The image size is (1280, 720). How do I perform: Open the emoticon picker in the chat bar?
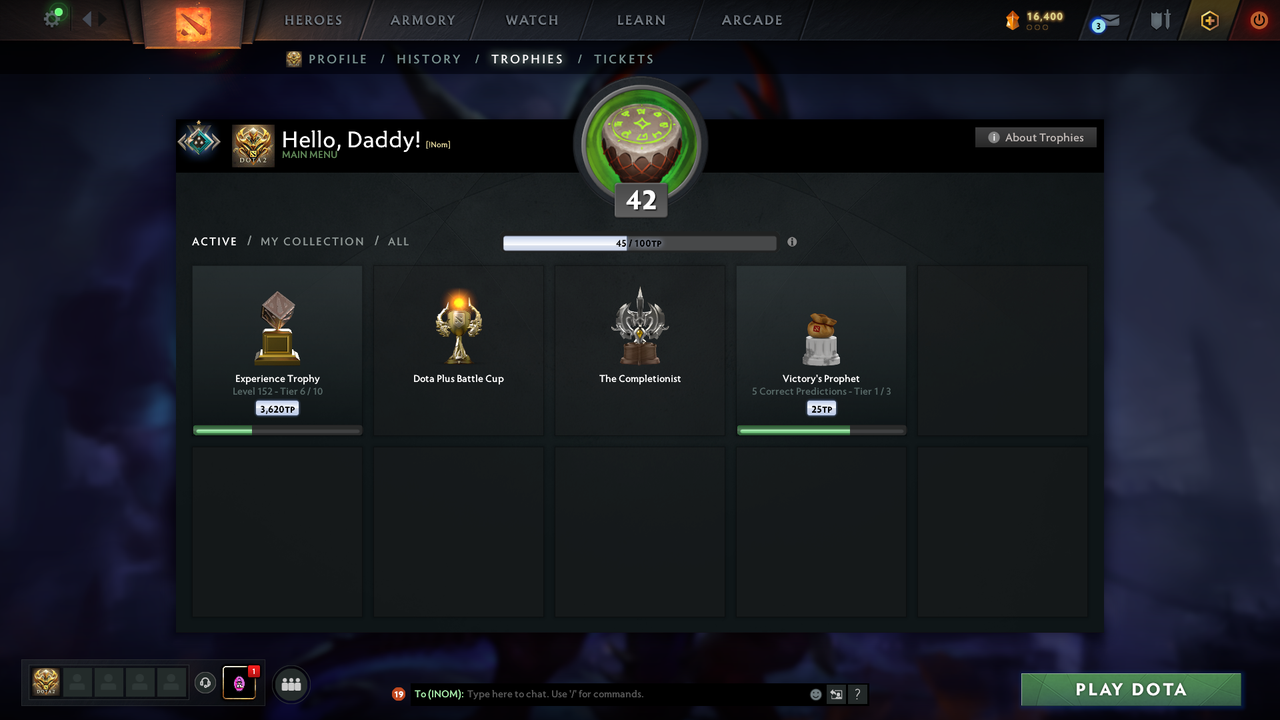tap(813, 693)
